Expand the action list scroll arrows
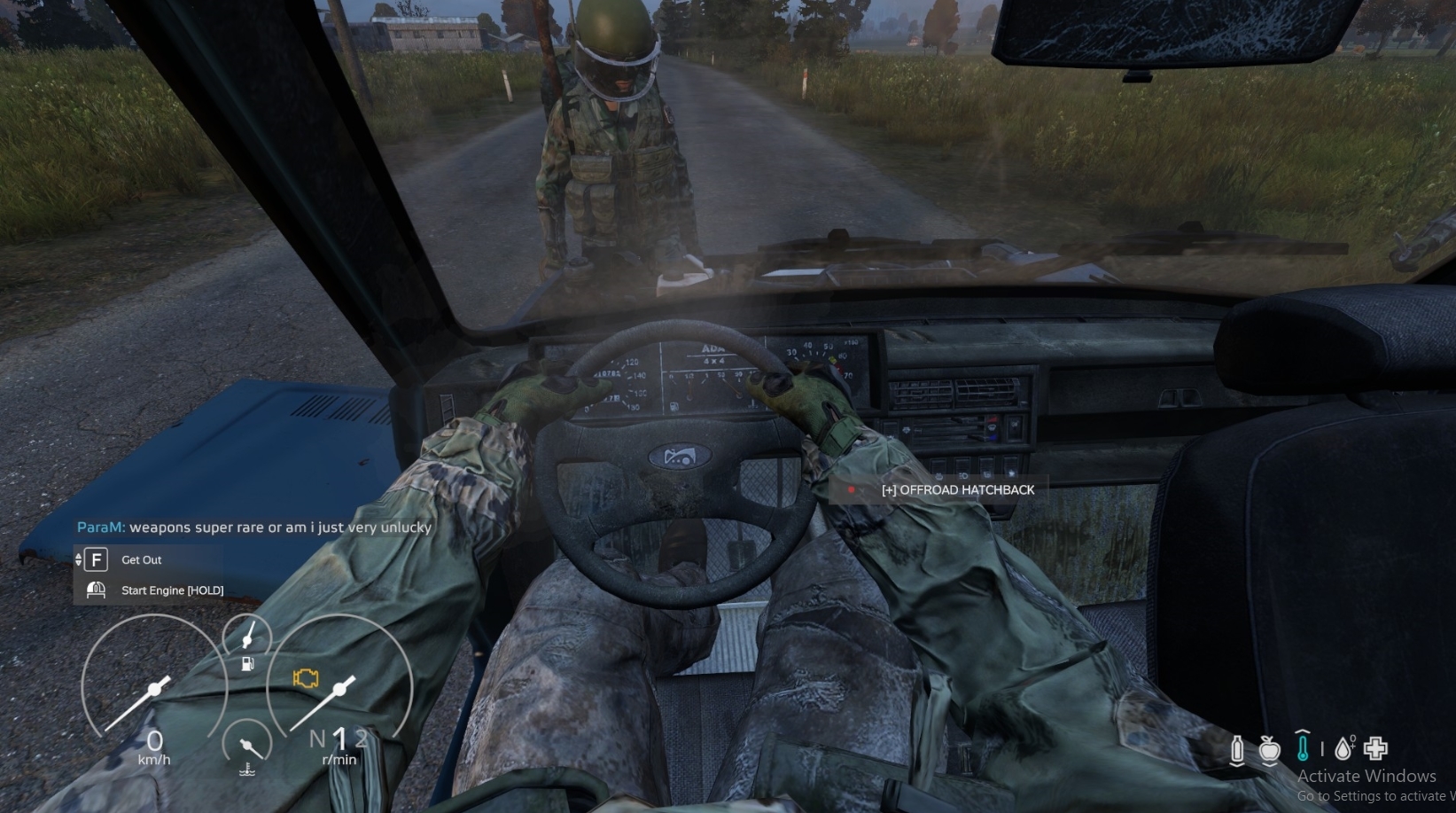Image resolution: width=1456 pixels, height=813 pixels. pyautogui.click(x=80, y=559)
